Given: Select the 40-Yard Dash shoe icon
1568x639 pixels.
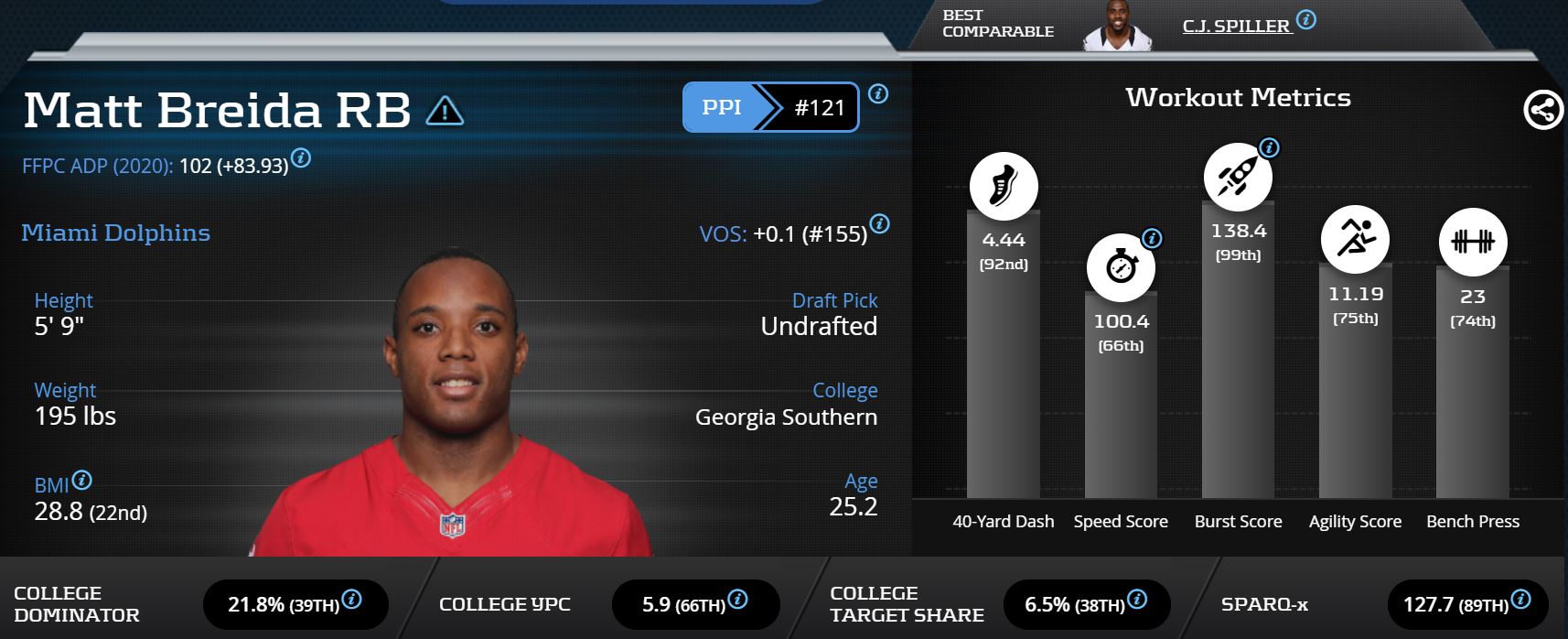Looking at the screenshot, I should [1004, 186].
